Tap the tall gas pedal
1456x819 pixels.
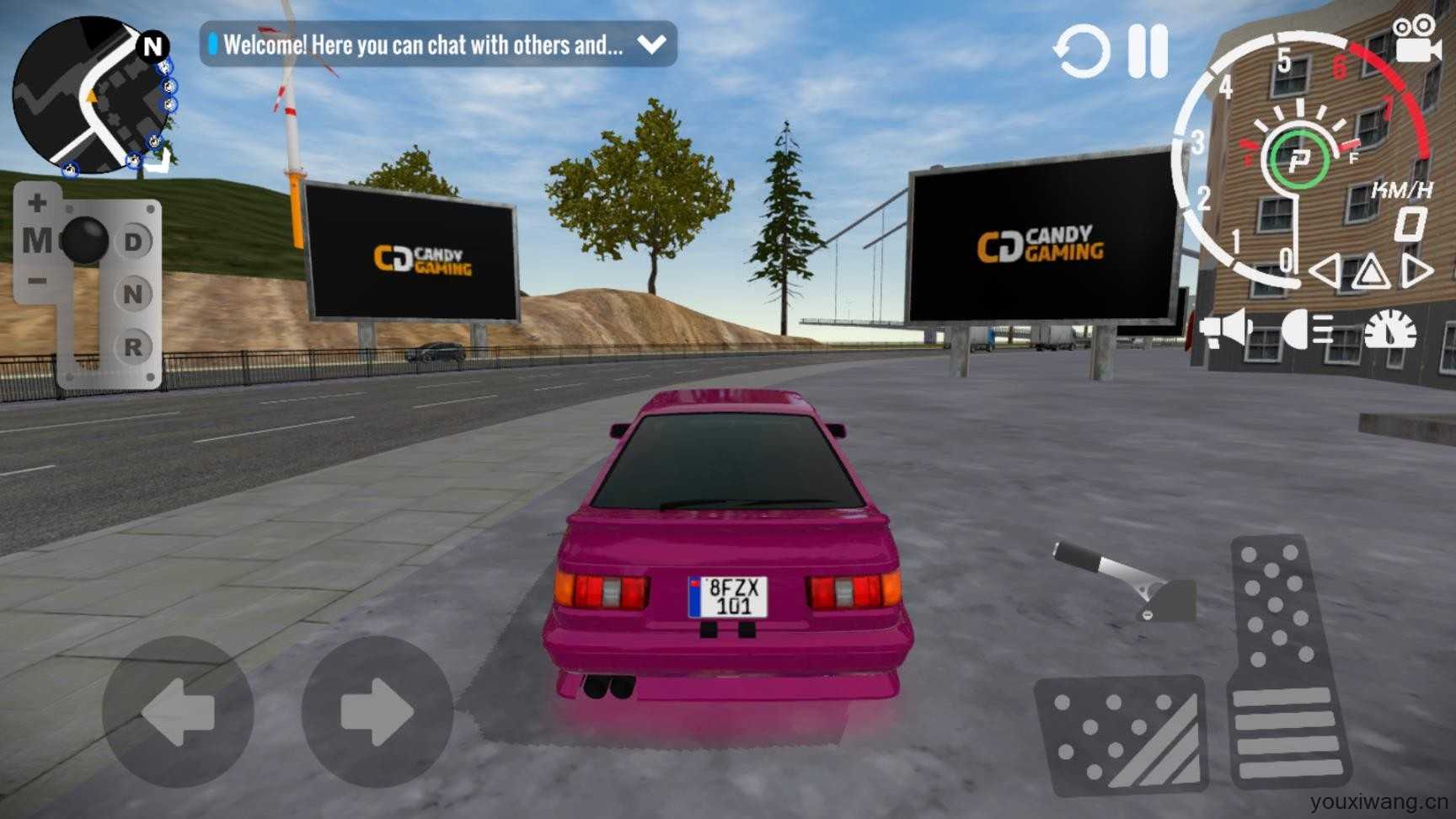(1287, 661)
